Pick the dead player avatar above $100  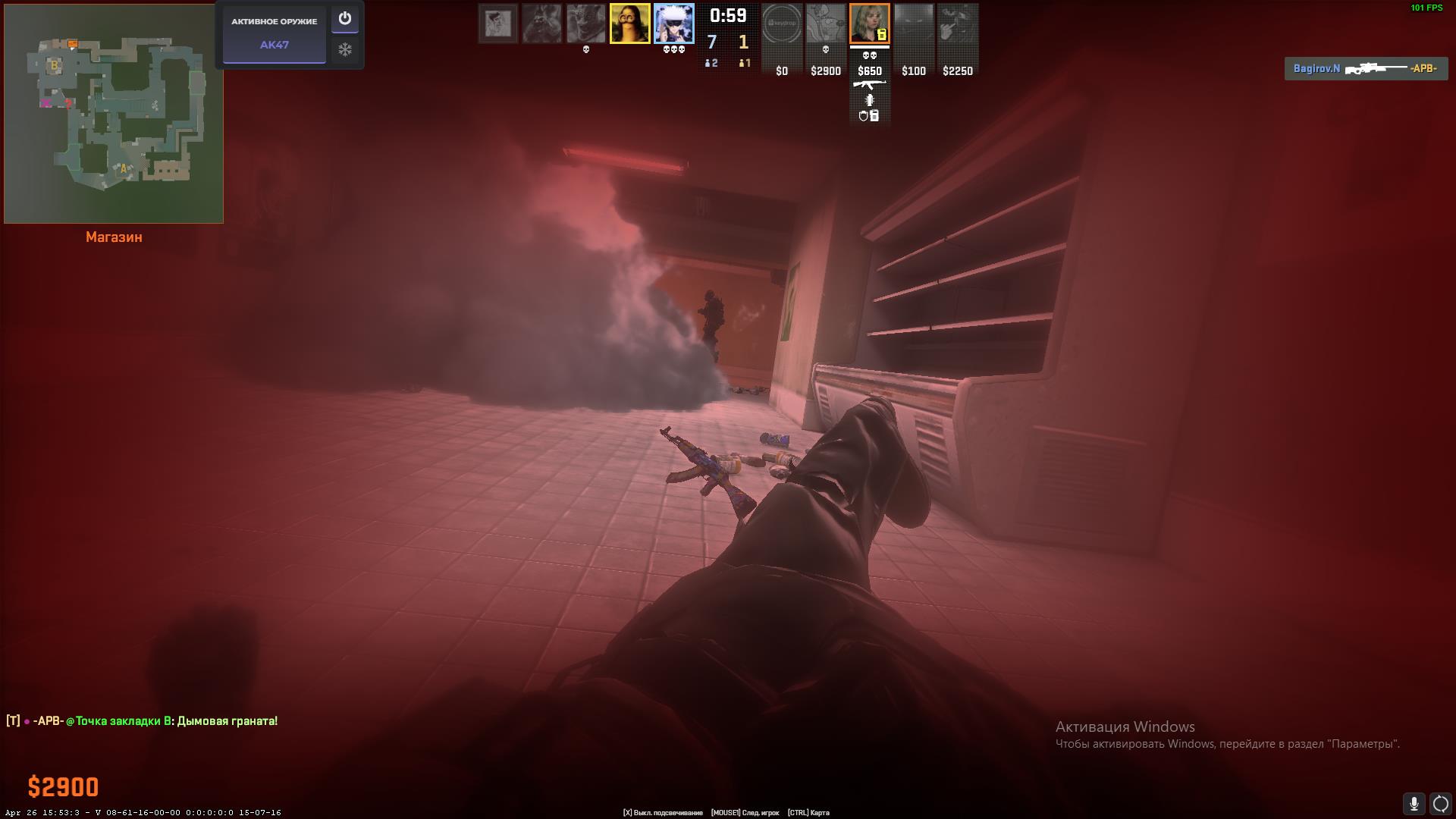pyautogui.click(x=913, y=24)
